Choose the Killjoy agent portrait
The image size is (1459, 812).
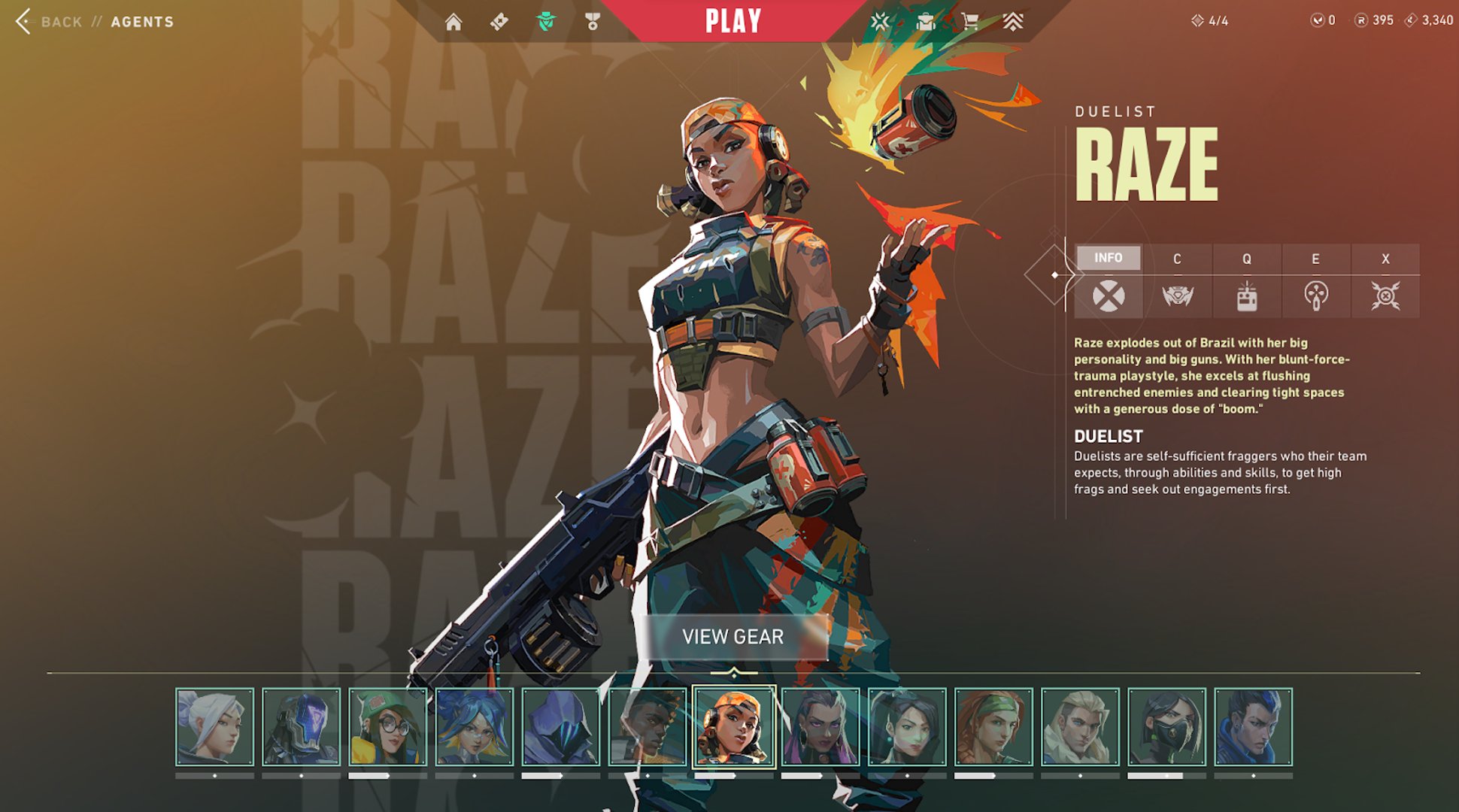coord(388,727)
